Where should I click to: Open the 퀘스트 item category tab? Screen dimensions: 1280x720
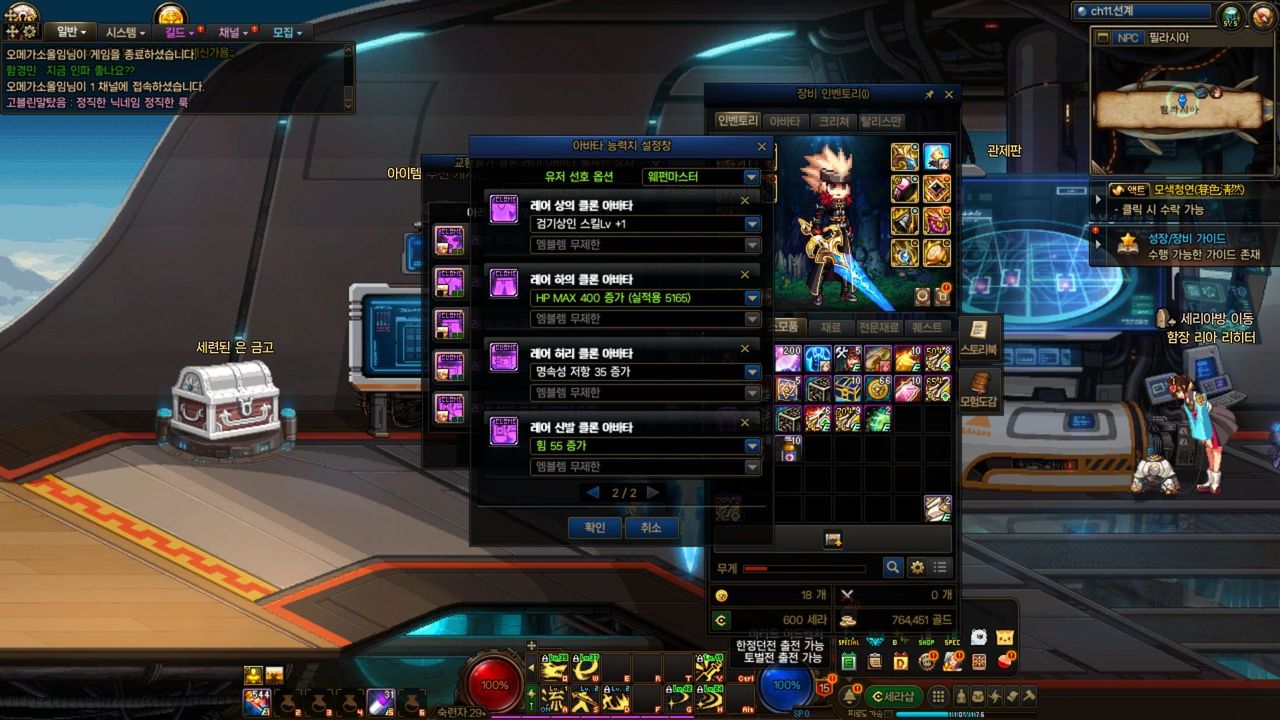(x=927, y=327)
